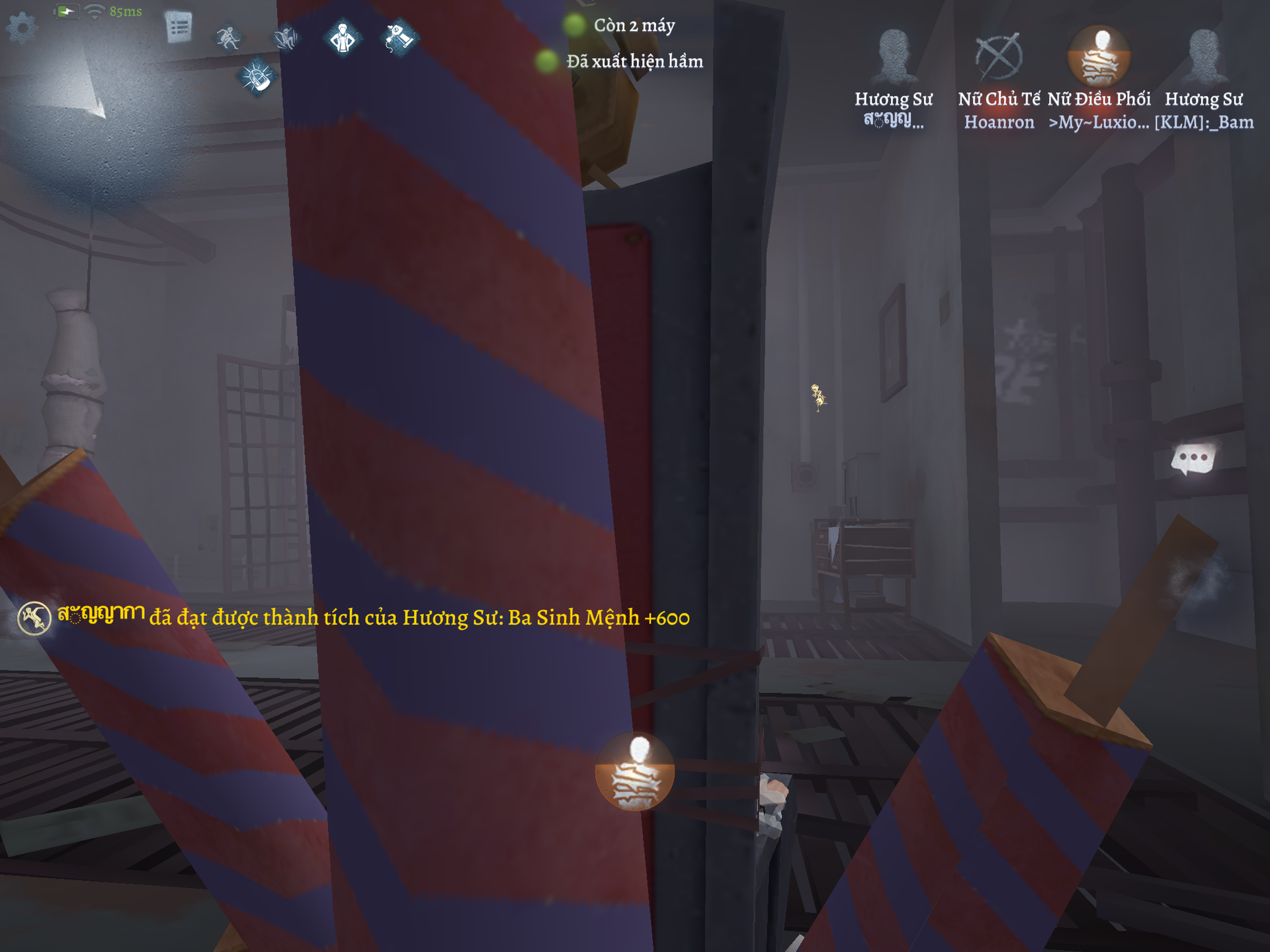
Task: Select Nữ Chủ Tế player Hoanron portrait
Action: (x=999, y=58)
